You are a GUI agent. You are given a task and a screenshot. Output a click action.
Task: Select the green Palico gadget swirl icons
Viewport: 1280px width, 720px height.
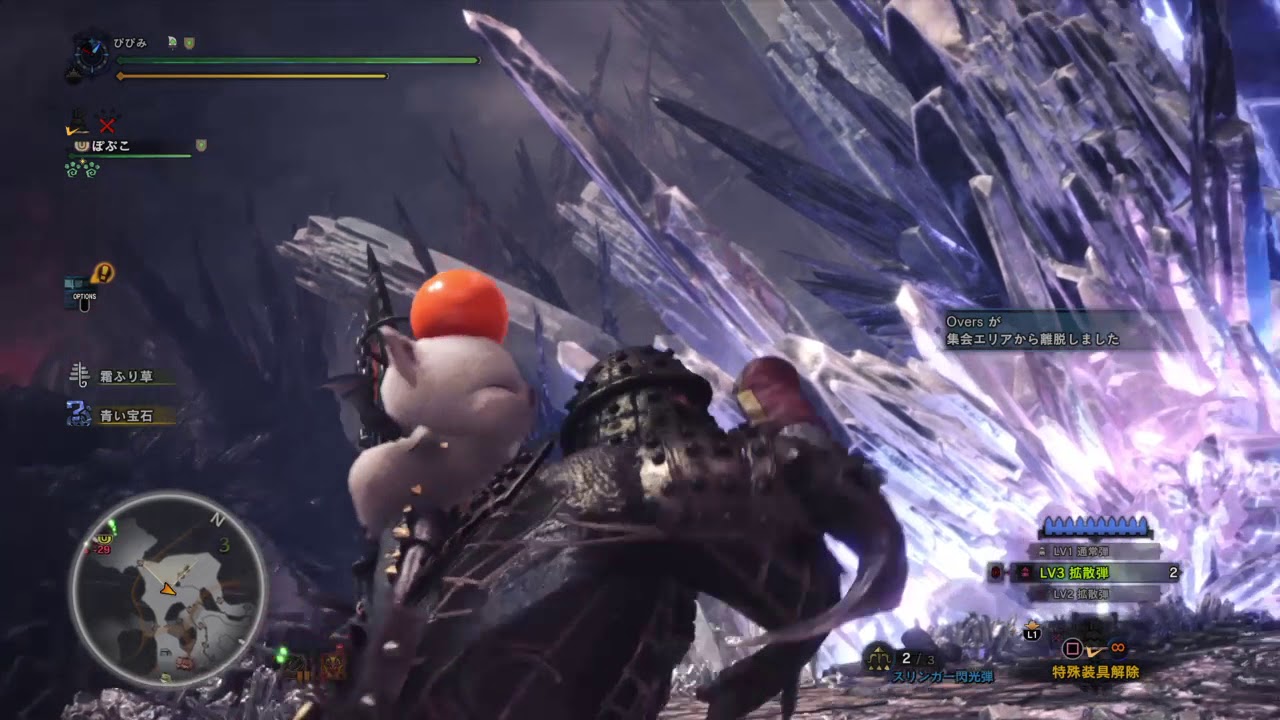click(80, 169)
